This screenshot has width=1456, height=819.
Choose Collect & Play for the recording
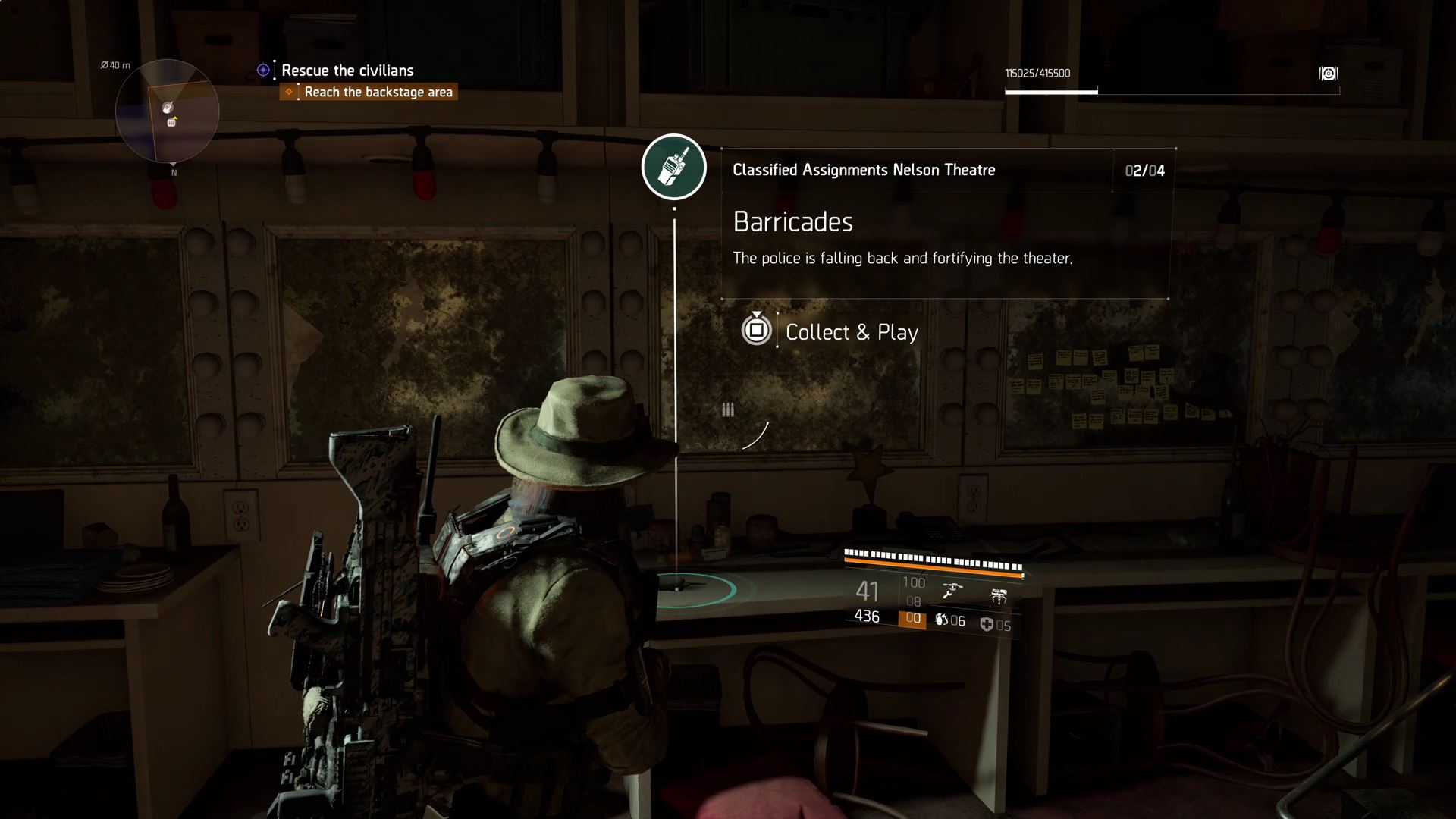pos(851,332)
